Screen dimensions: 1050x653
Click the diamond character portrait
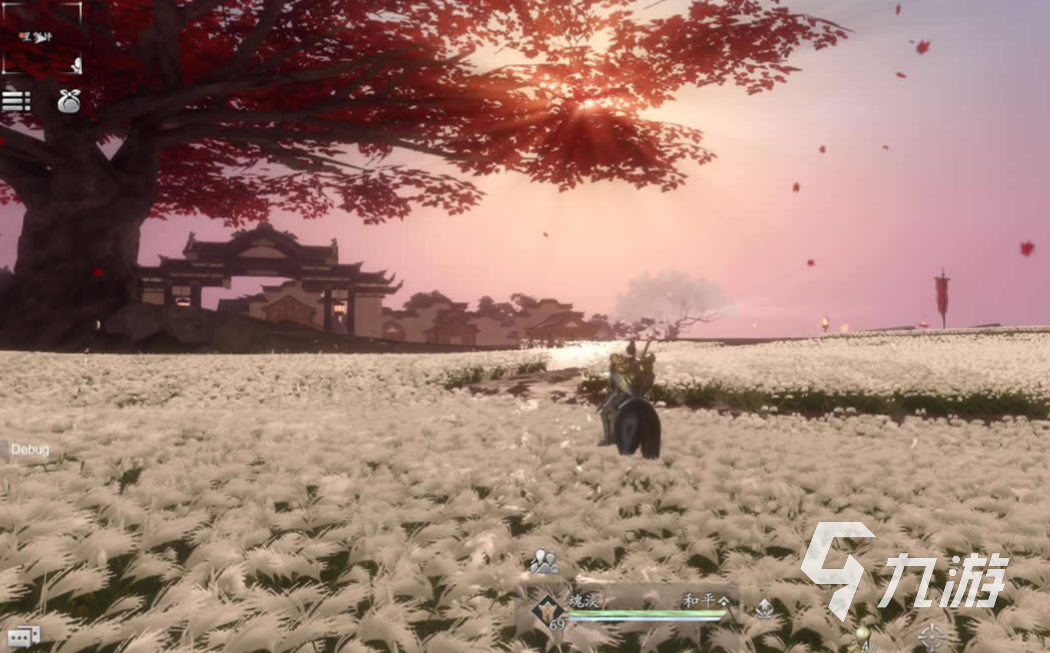[x=548, y=607]
